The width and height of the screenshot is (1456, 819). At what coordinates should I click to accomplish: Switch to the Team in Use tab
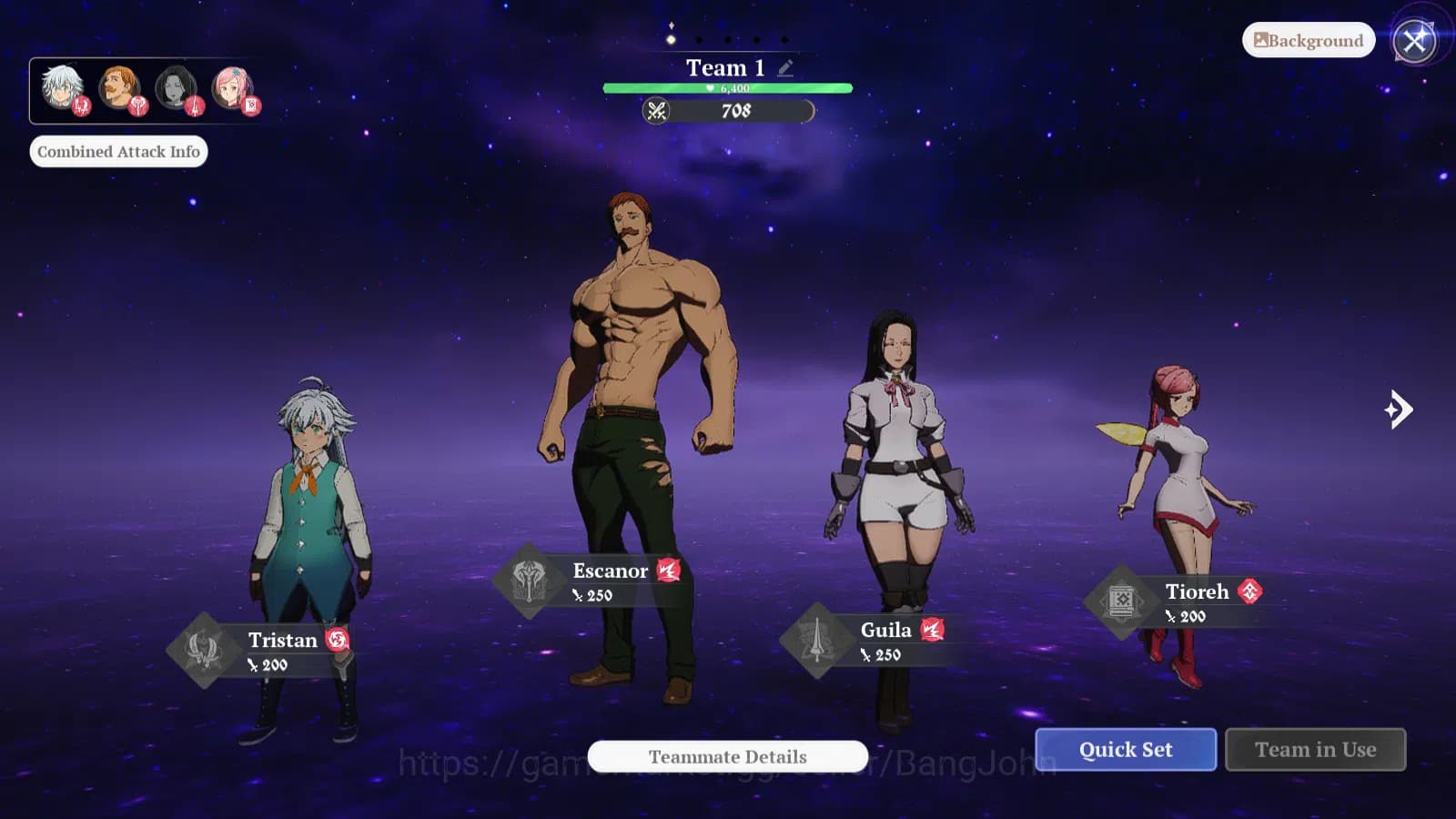coord(1315,749)
